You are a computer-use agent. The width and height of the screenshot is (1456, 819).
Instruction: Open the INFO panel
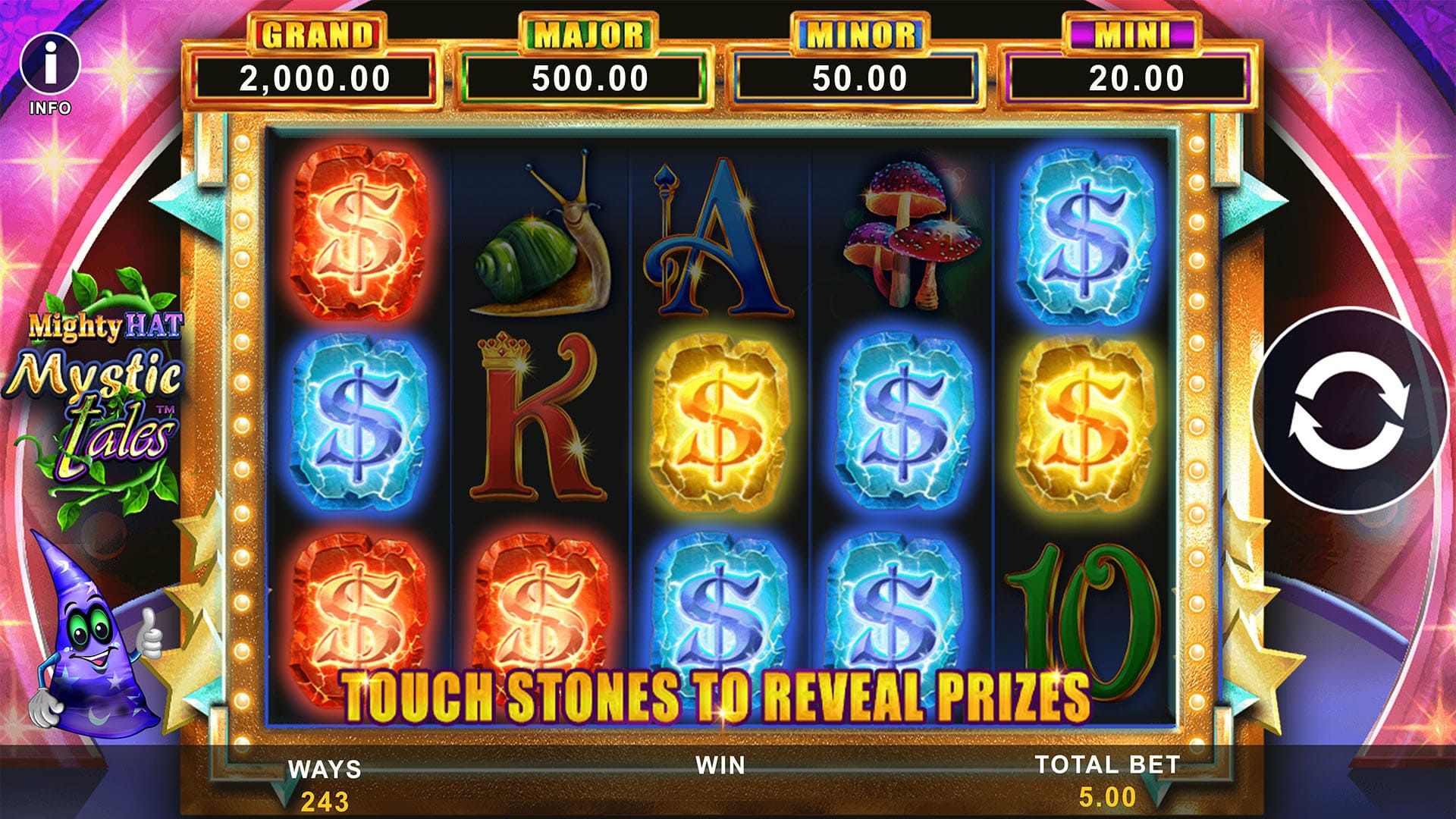(50, 68)
